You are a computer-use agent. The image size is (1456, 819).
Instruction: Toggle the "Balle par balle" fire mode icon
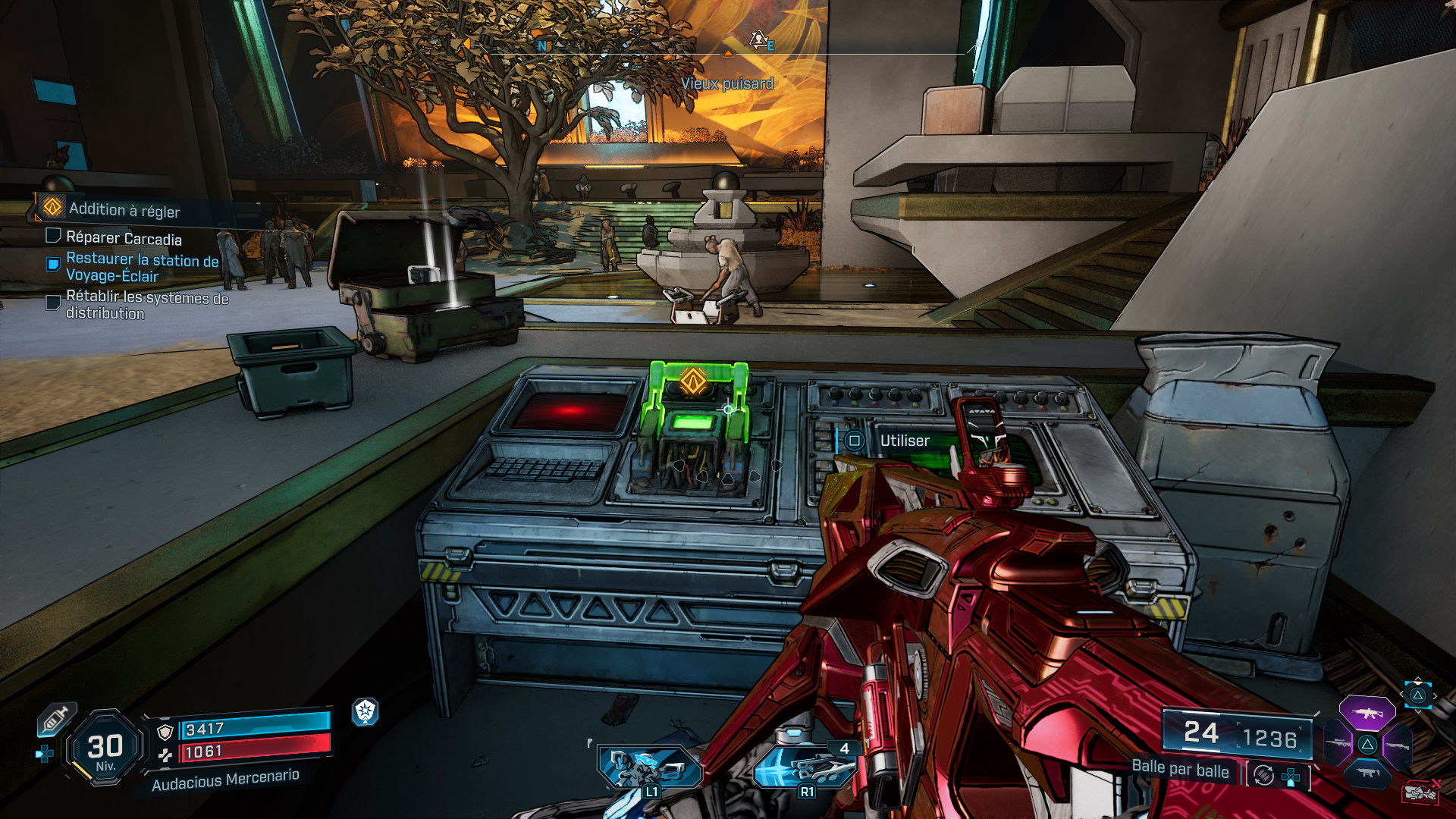click(1263, 775)
